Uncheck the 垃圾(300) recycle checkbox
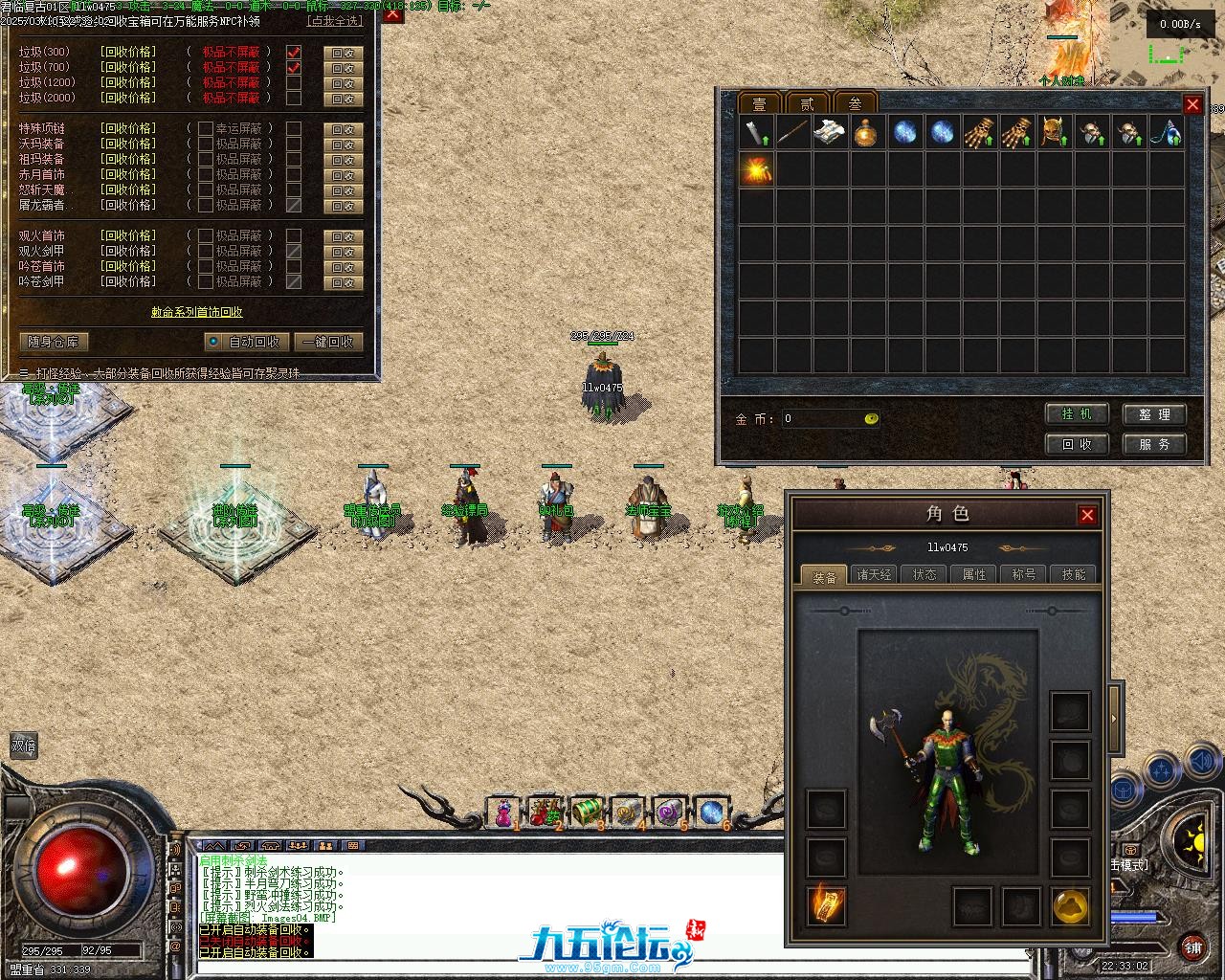Viewport: 1225px width, 980px height. click(294, 52)
